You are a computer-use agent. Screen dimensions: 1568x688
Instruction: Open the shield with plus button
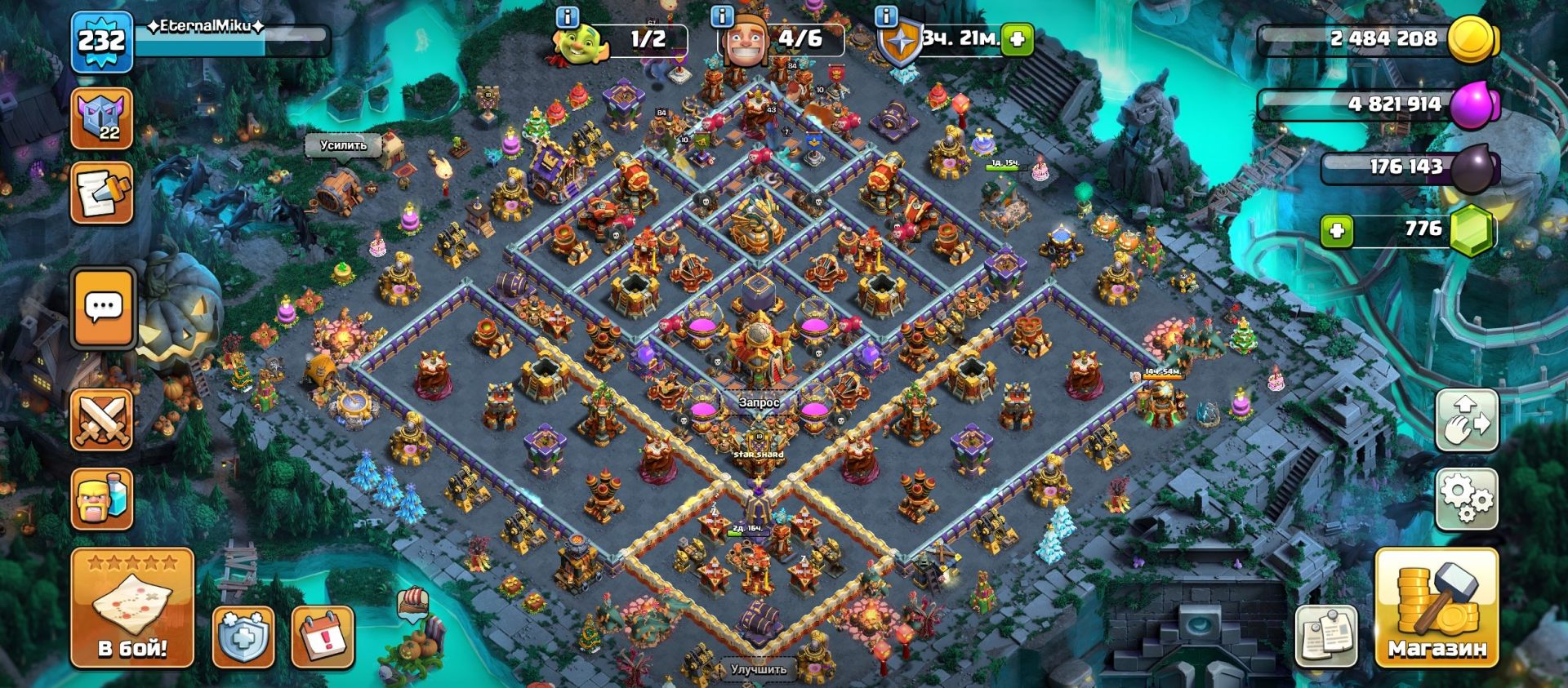(243, 636)
